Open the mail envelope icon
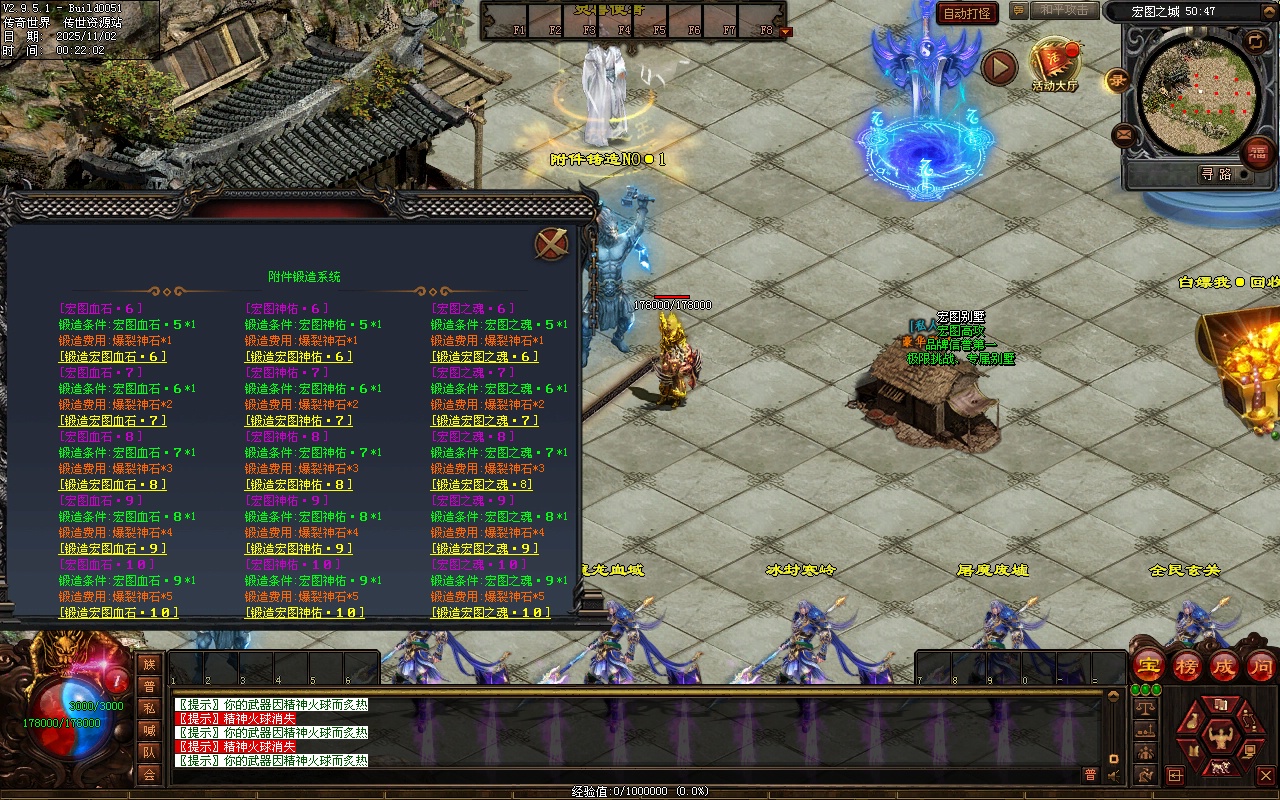1280x800 pixels. [x=1124, y=134]
